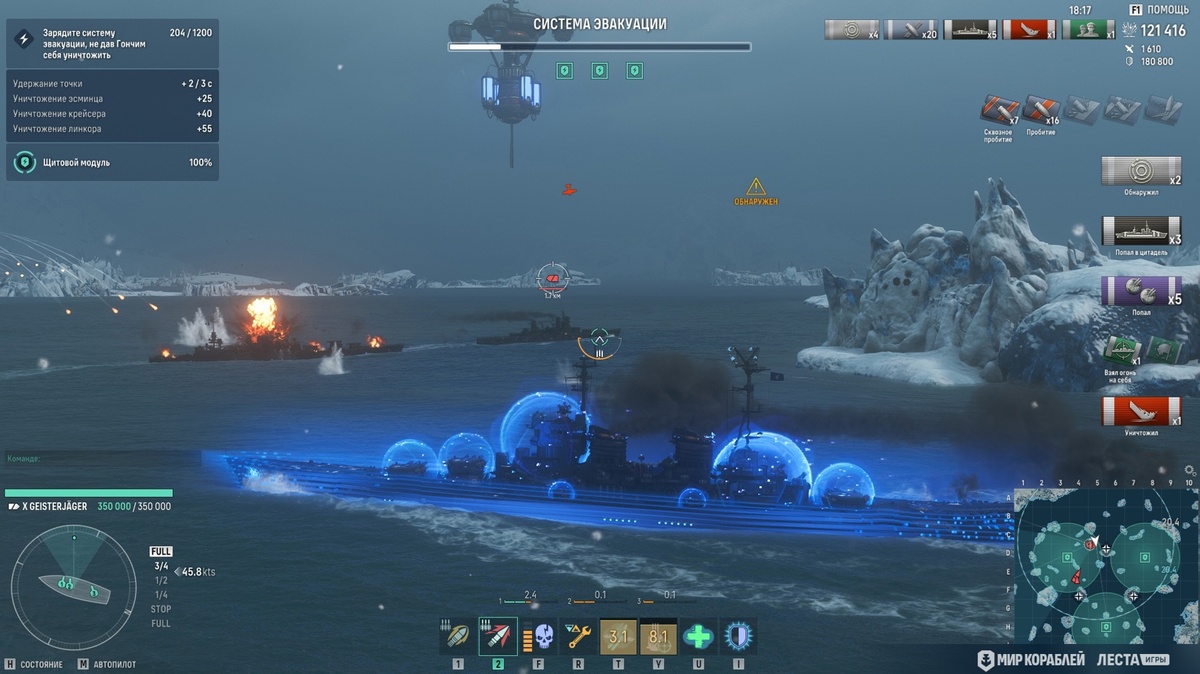Select the high-explosive shell slot

click(x=457, y=636)
